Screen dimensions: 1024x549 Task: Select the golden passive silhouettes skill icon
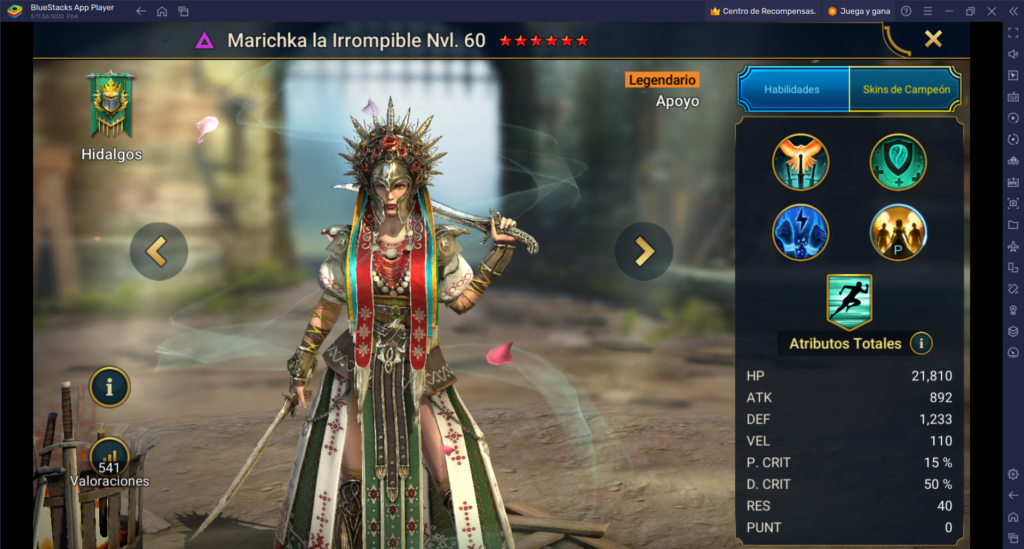point(898,232)
